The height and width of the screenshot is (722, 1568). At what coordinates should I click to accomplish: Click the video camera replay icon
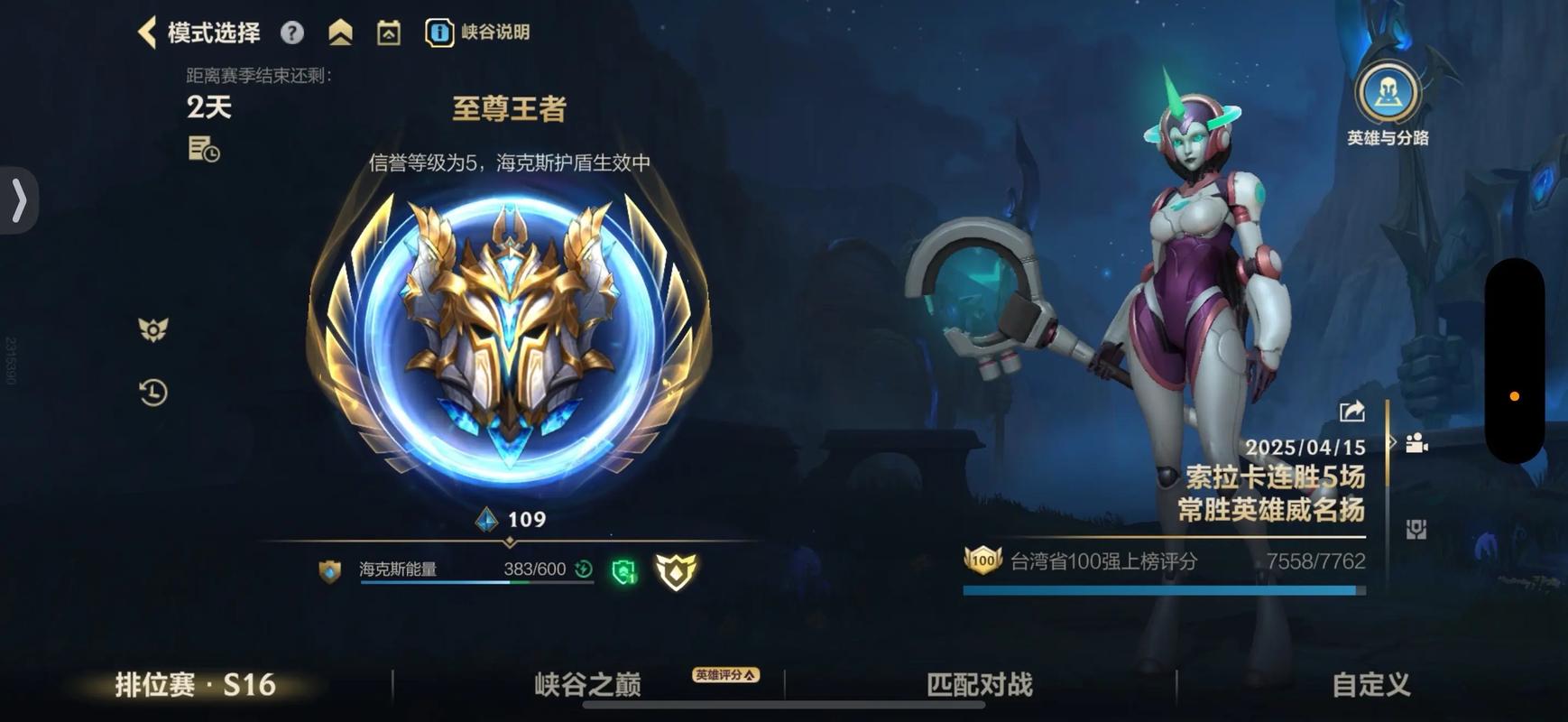(1417, 443)
